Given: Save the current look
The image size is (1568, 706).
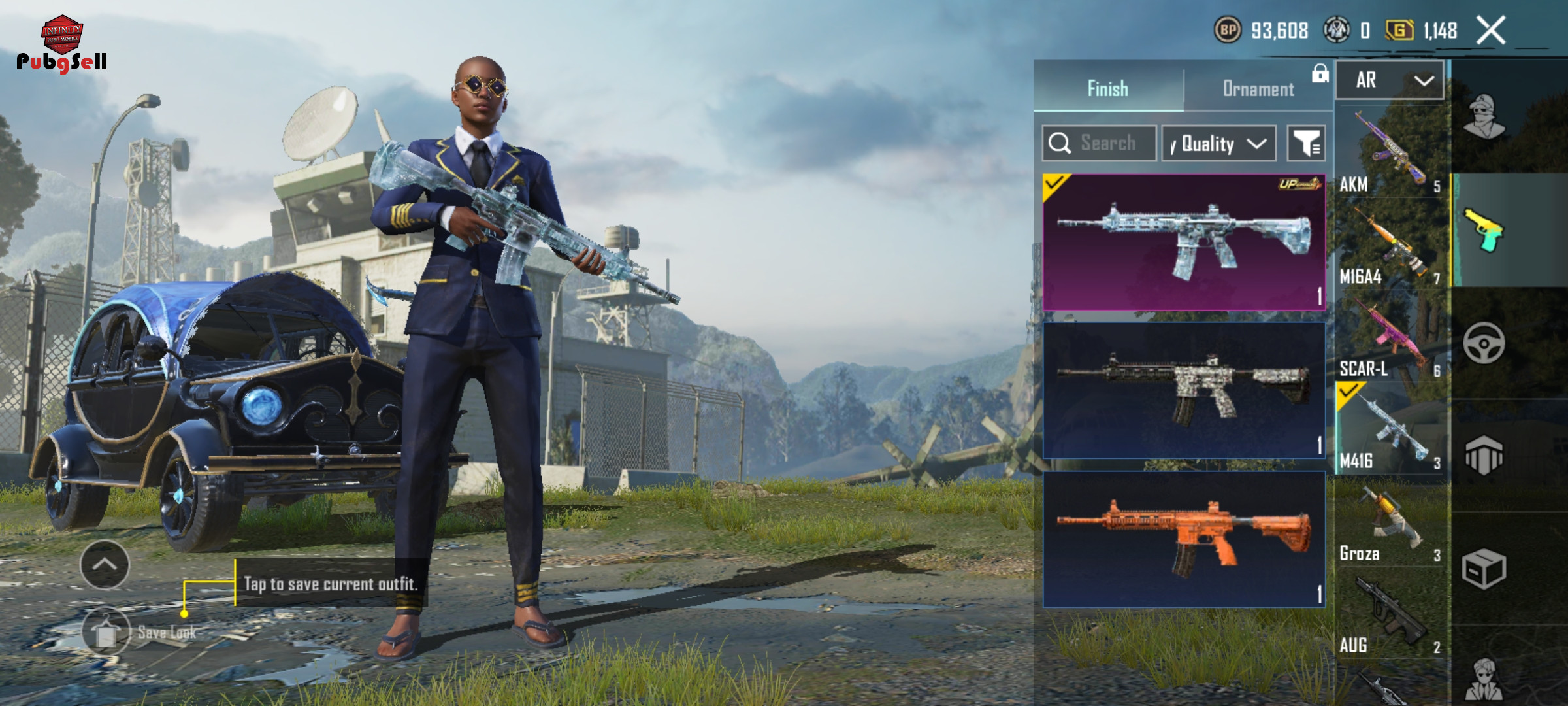Looking at the screenshot, I should [x=106, y=632].
